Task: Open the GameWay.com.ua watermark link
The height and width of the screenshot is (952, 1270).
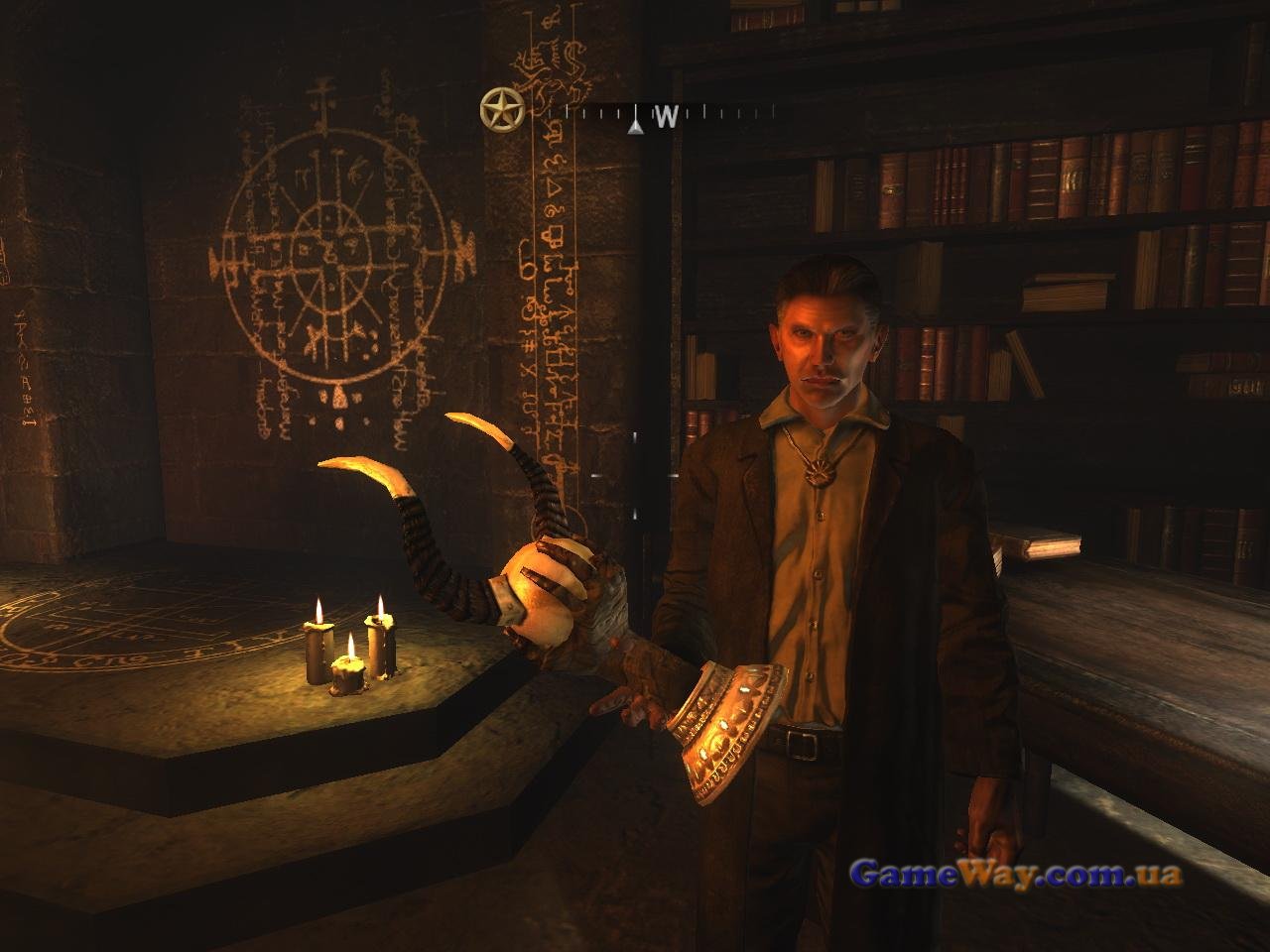Action: click(x=1016, y=875)
